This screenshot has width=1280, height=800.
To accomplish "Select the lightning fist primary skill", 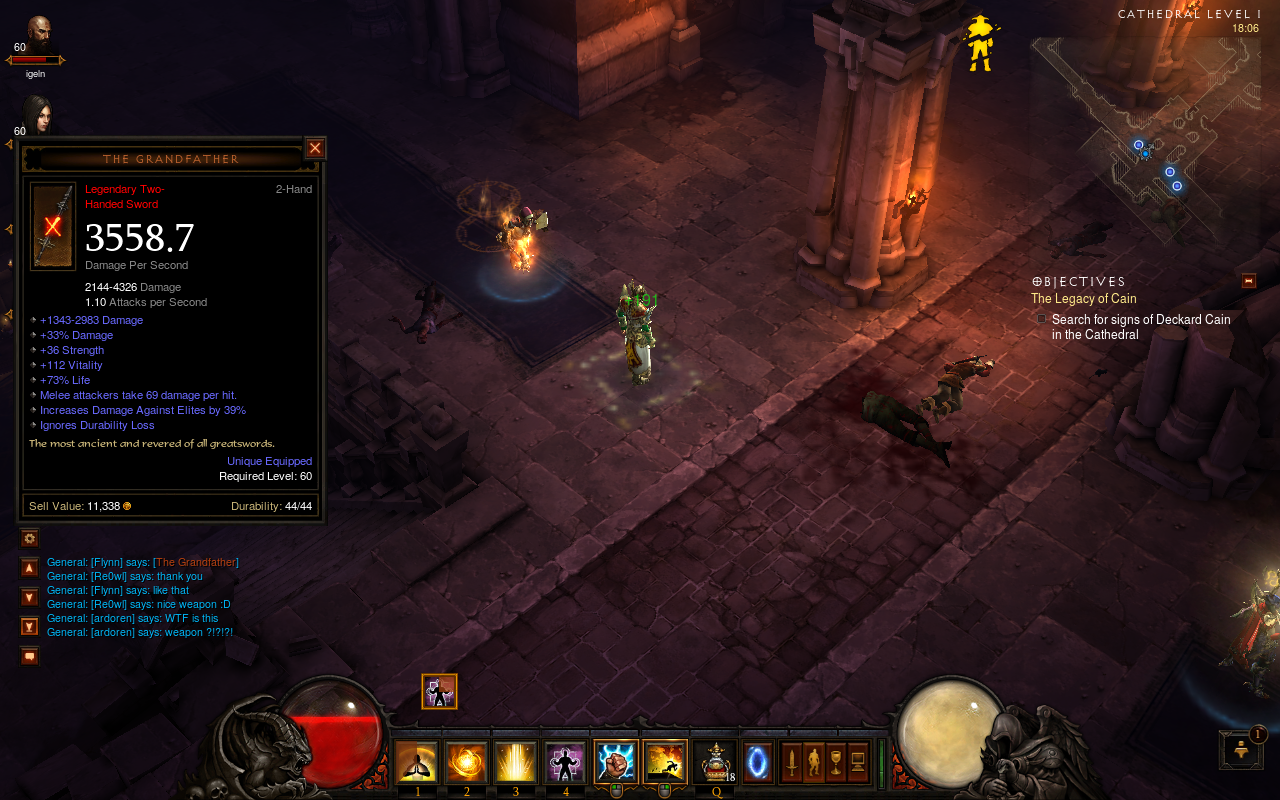I will [615, 762].
